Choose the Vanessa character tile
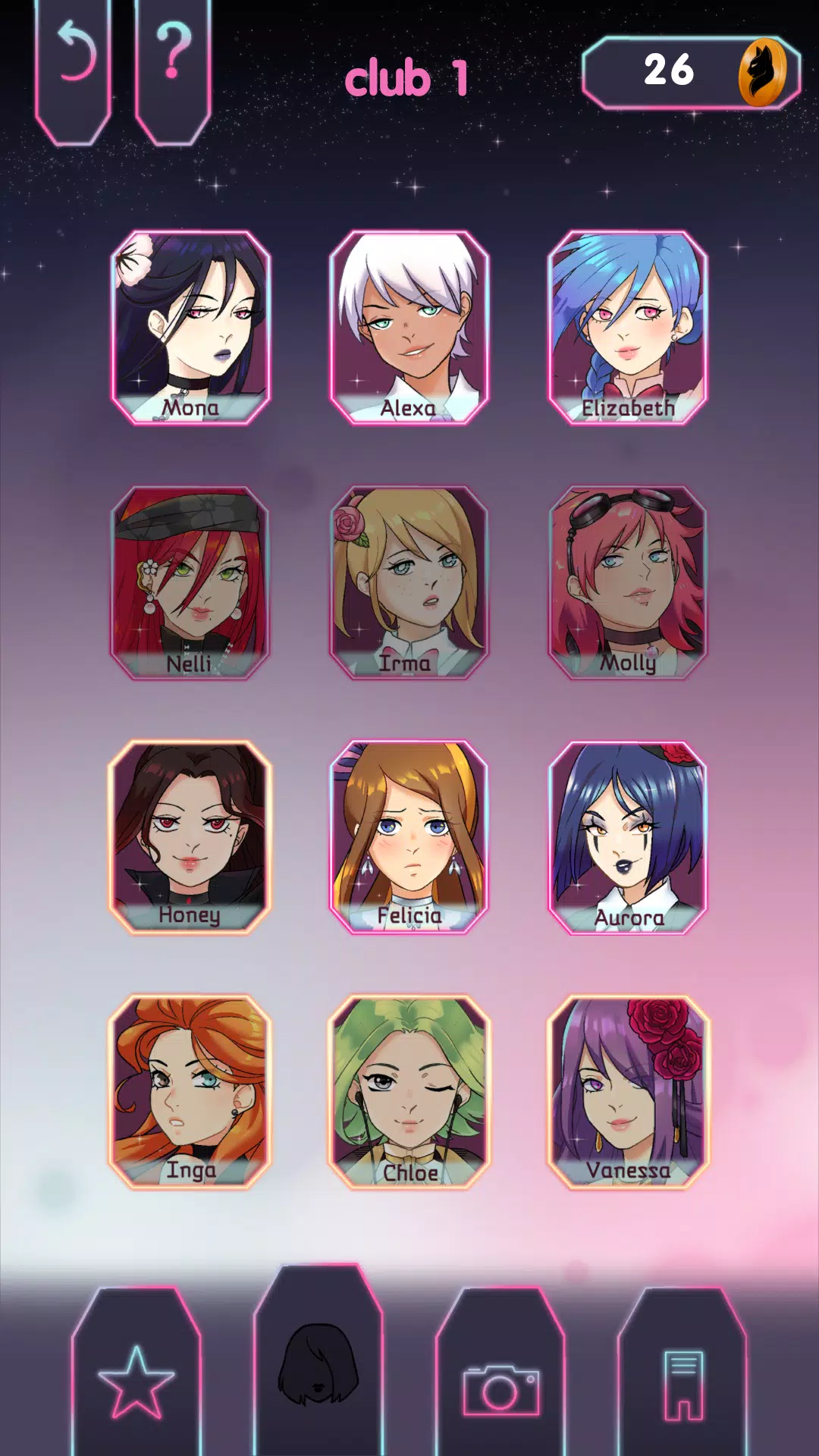The height and width of the screenshot is (1456, 819). pyautogui.click(x=628, y=1092)
